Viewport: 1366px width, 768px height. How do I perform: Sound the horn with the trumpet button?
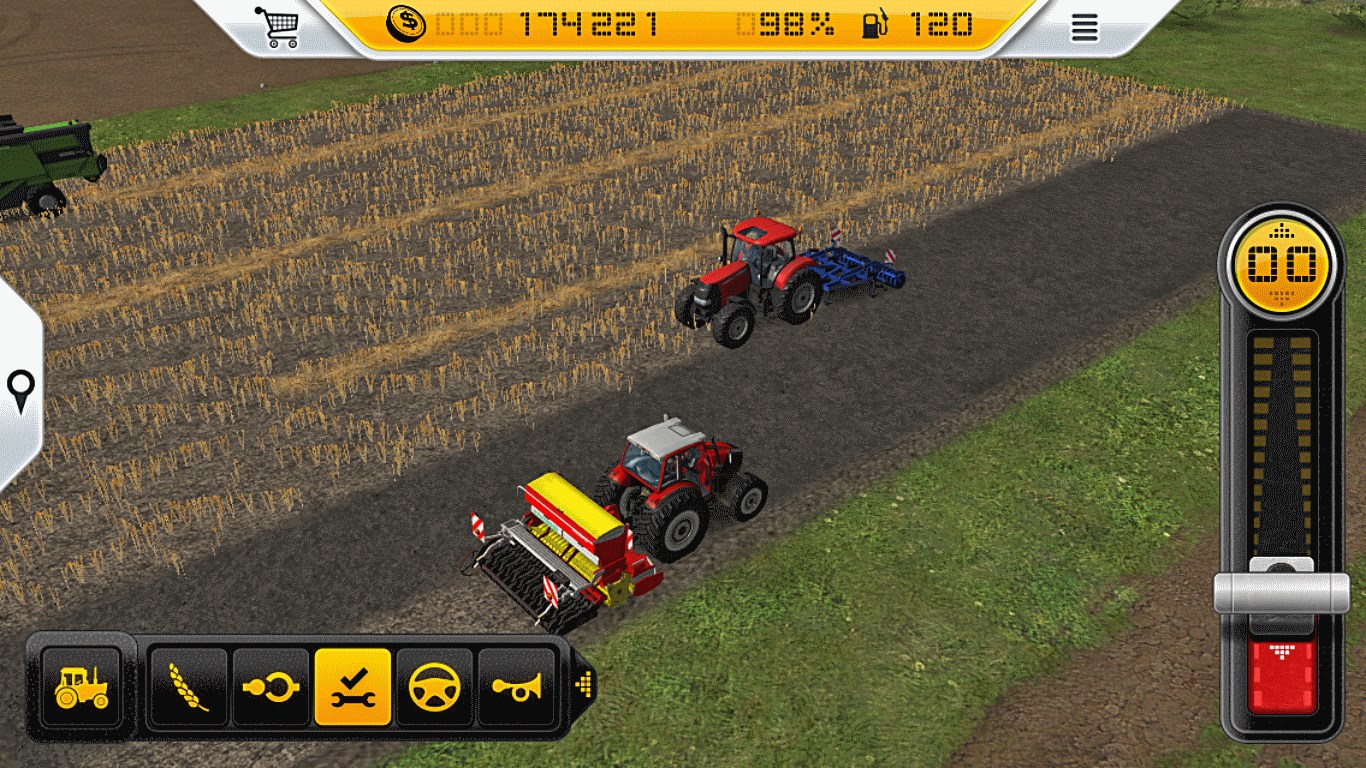[516, 686]
